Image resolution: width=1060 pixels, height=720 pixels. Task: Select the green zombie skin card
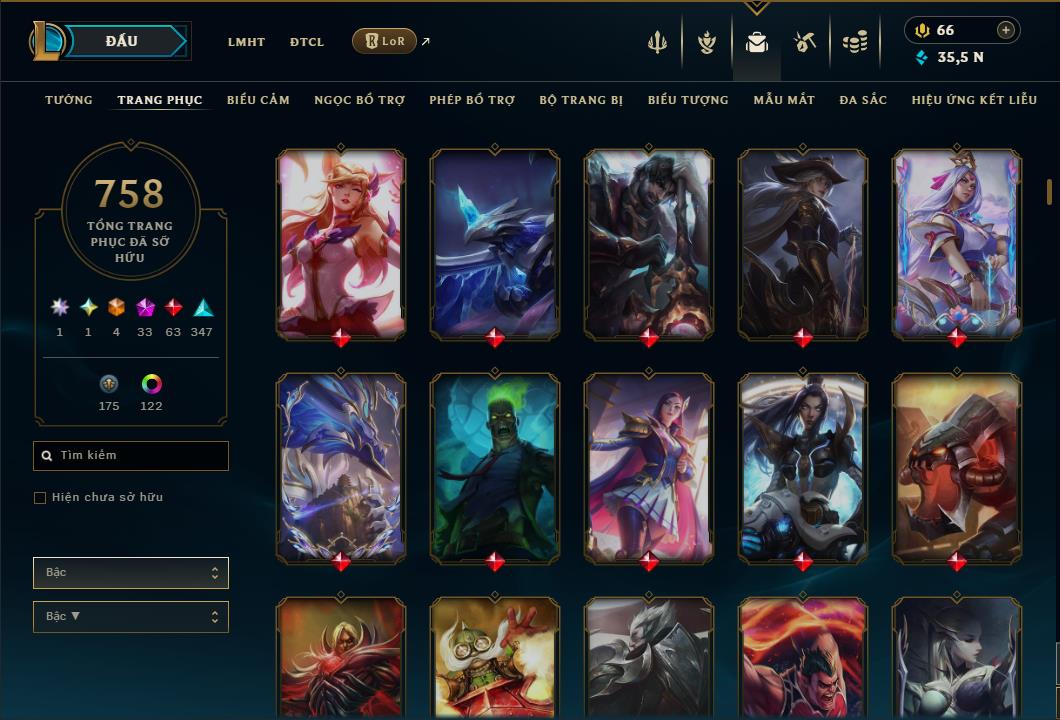tap(495, 467)
